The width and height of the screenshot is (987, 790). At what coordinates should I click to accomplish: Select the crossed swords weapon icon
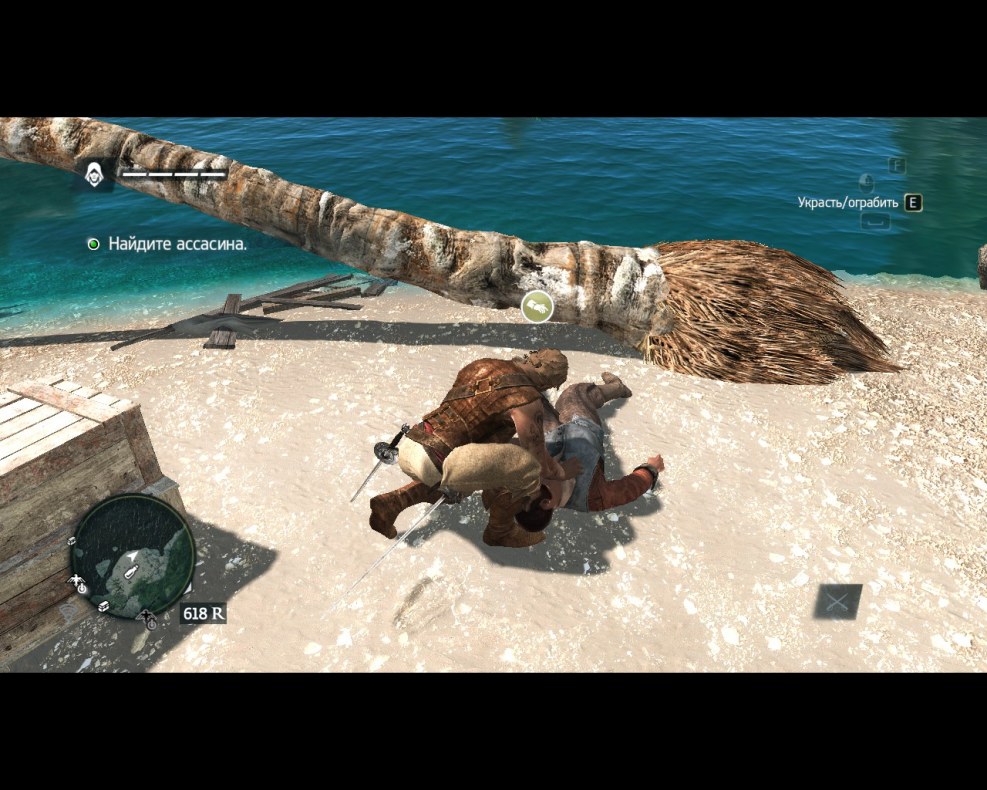837,601
